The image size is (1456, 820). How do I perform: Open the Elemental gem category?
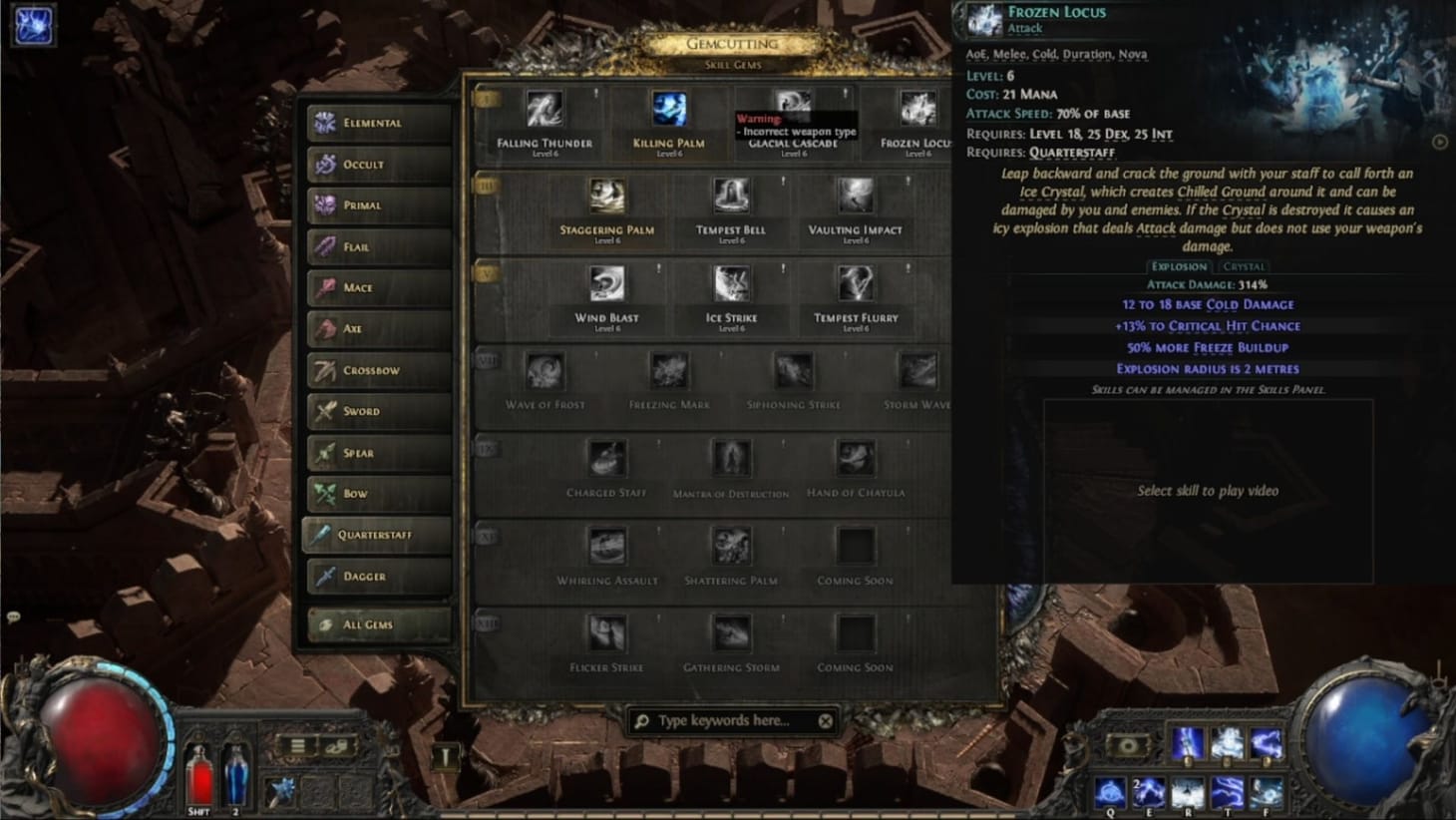pyautogui.click(x=377, y=122)
